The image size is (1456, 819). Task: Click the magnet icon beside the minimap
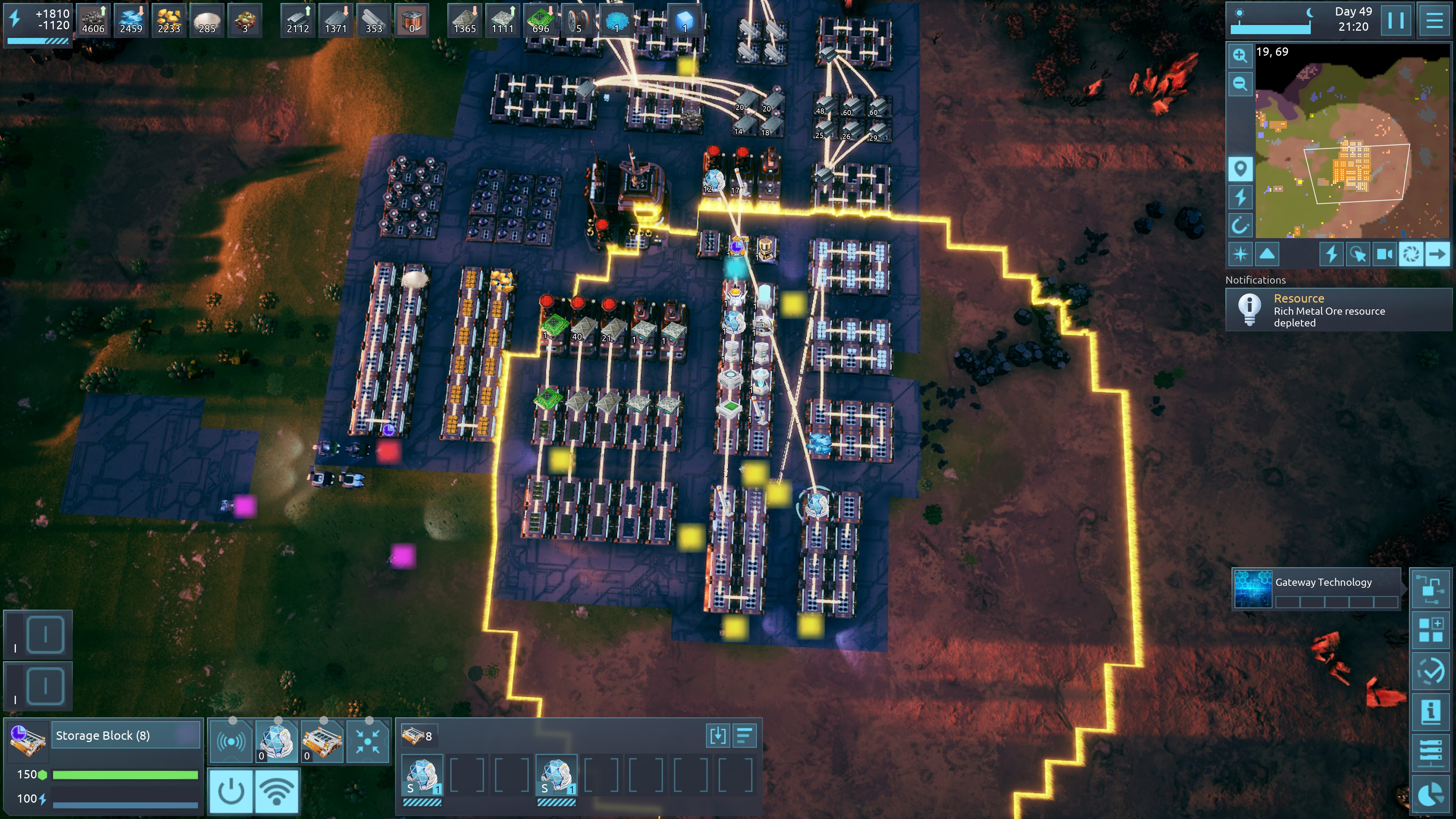point(1240,226)
